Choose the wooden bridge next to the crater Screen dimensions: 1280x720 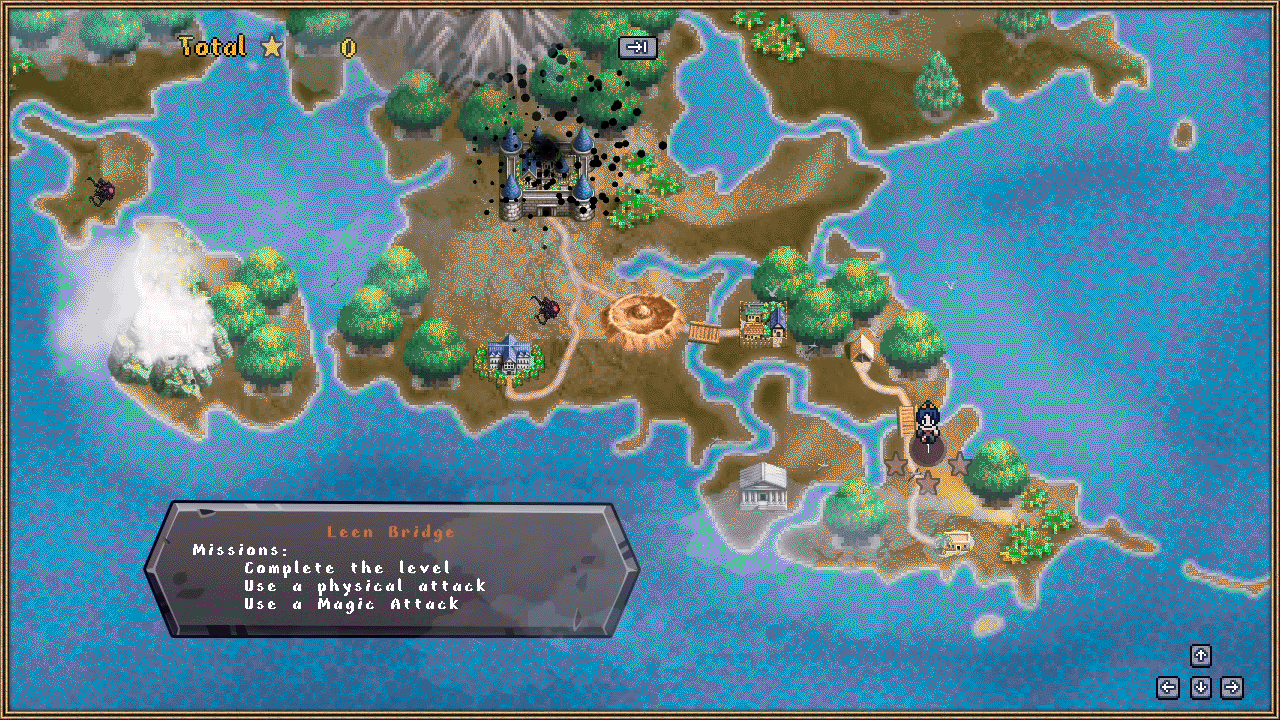[x=705, y=331]
